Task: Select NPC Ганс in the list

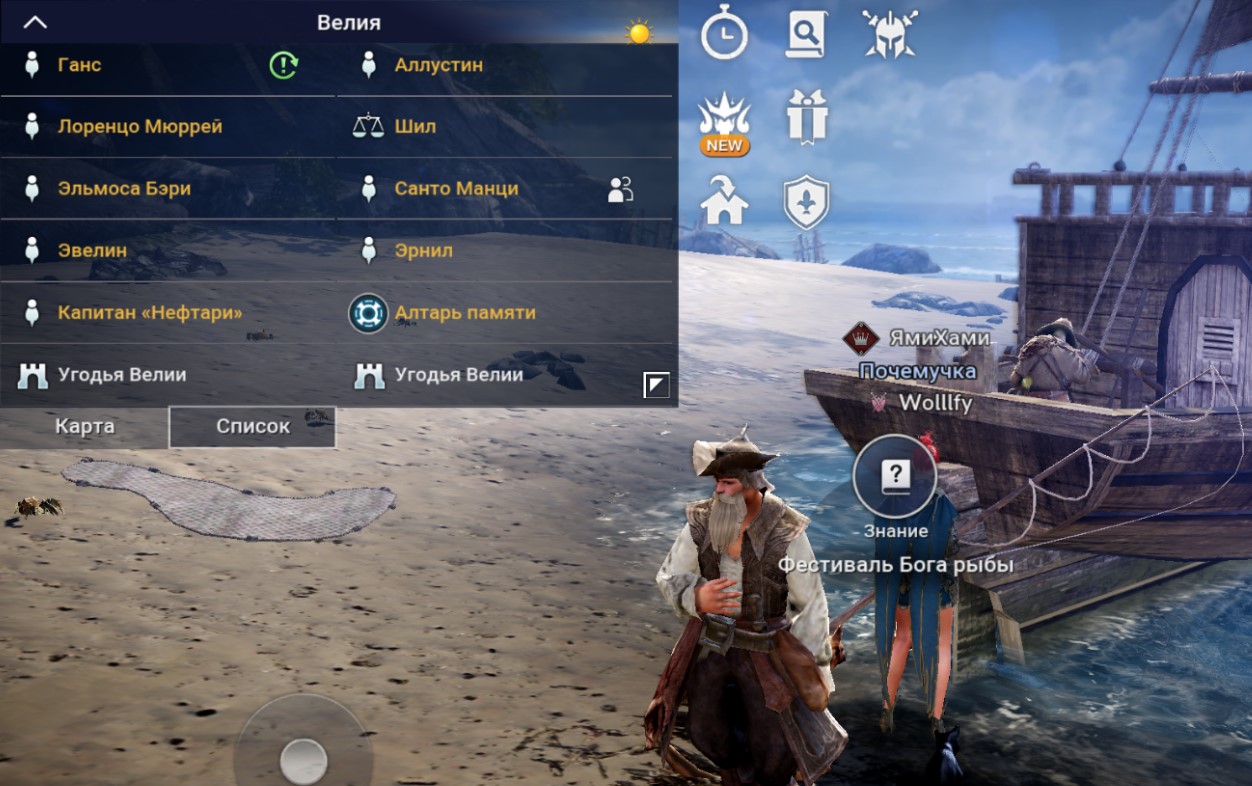Action: point(79,65)
